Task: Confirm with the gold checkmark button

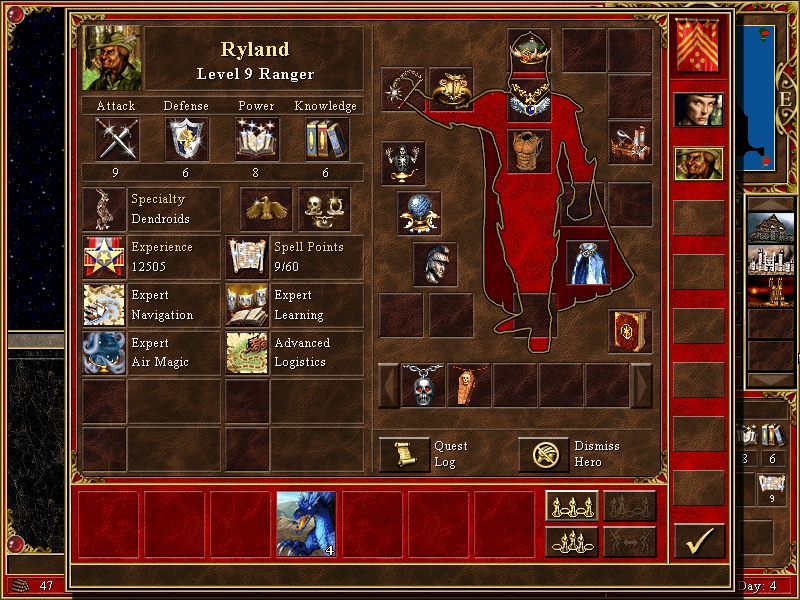Action: [x=699, y=541]
